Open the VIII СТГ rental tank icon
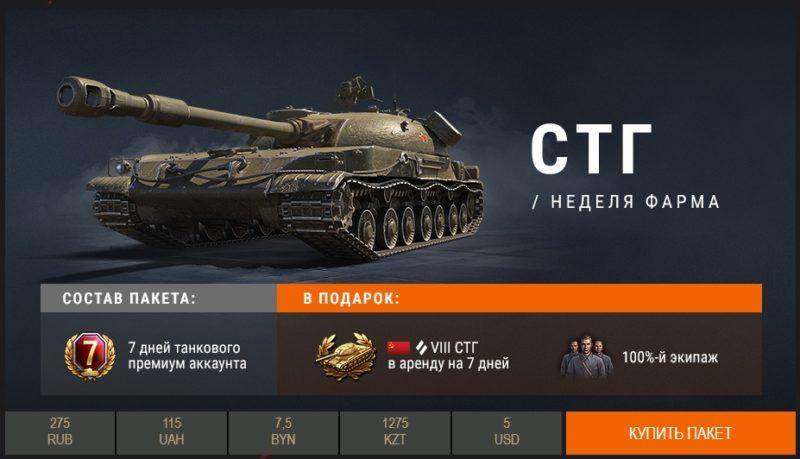Screen dimensions: 800x459 [x=345, y=354]
